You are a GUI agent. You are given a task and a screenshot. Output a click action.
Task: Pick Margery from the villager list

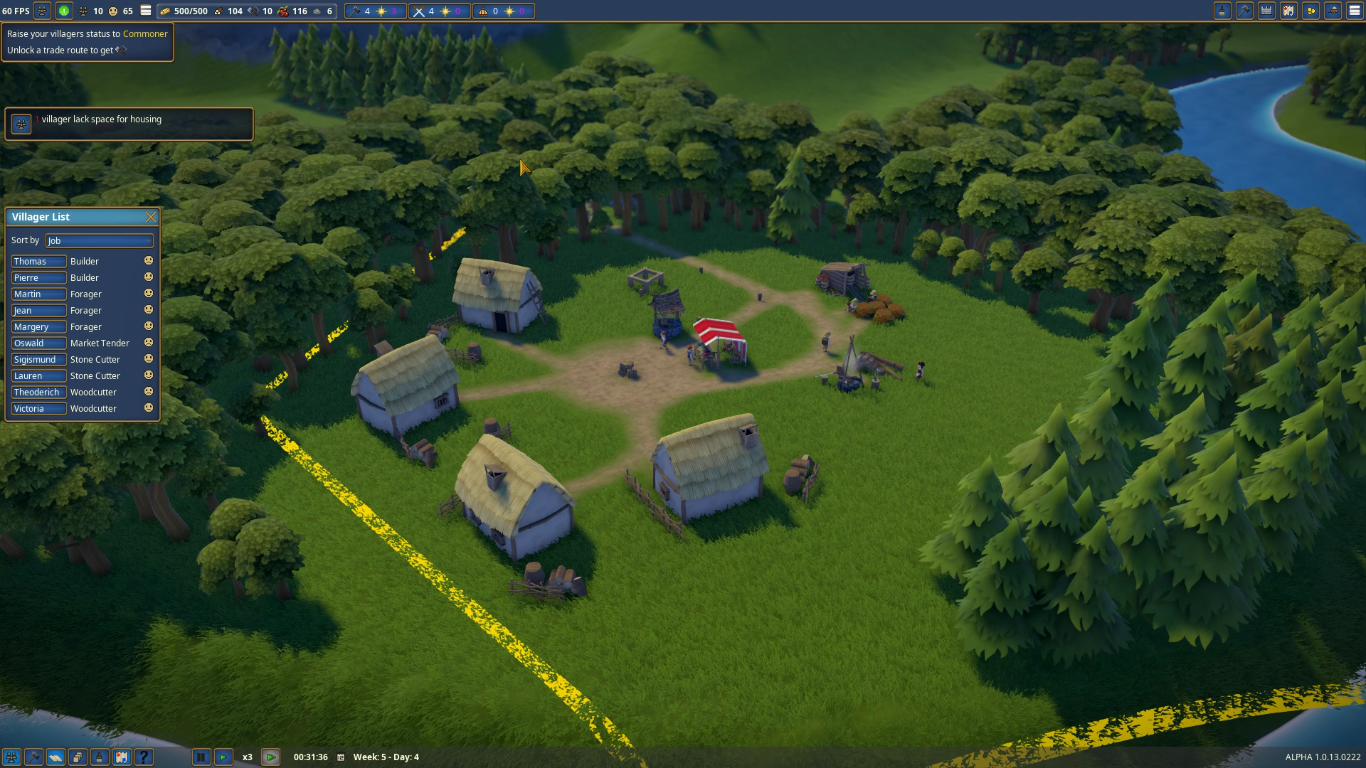click(x=39, y=327)
